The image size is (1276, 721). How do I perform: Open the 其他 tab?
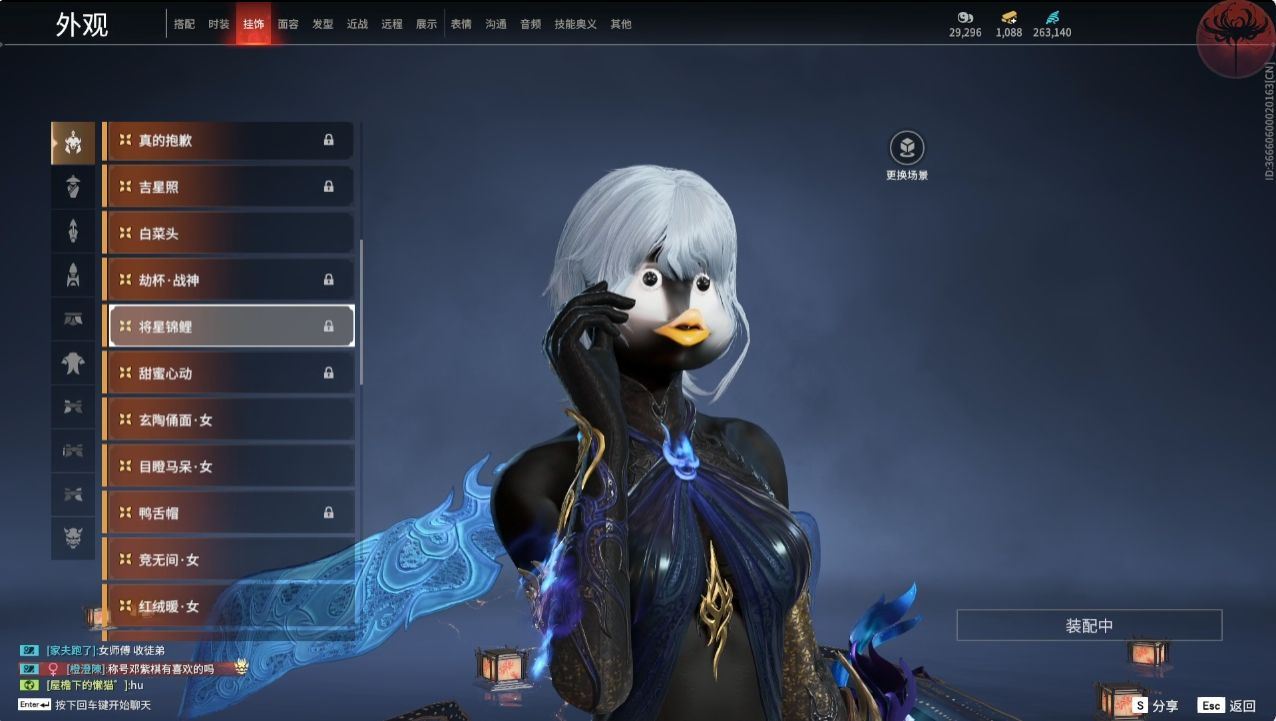[621, 24]
